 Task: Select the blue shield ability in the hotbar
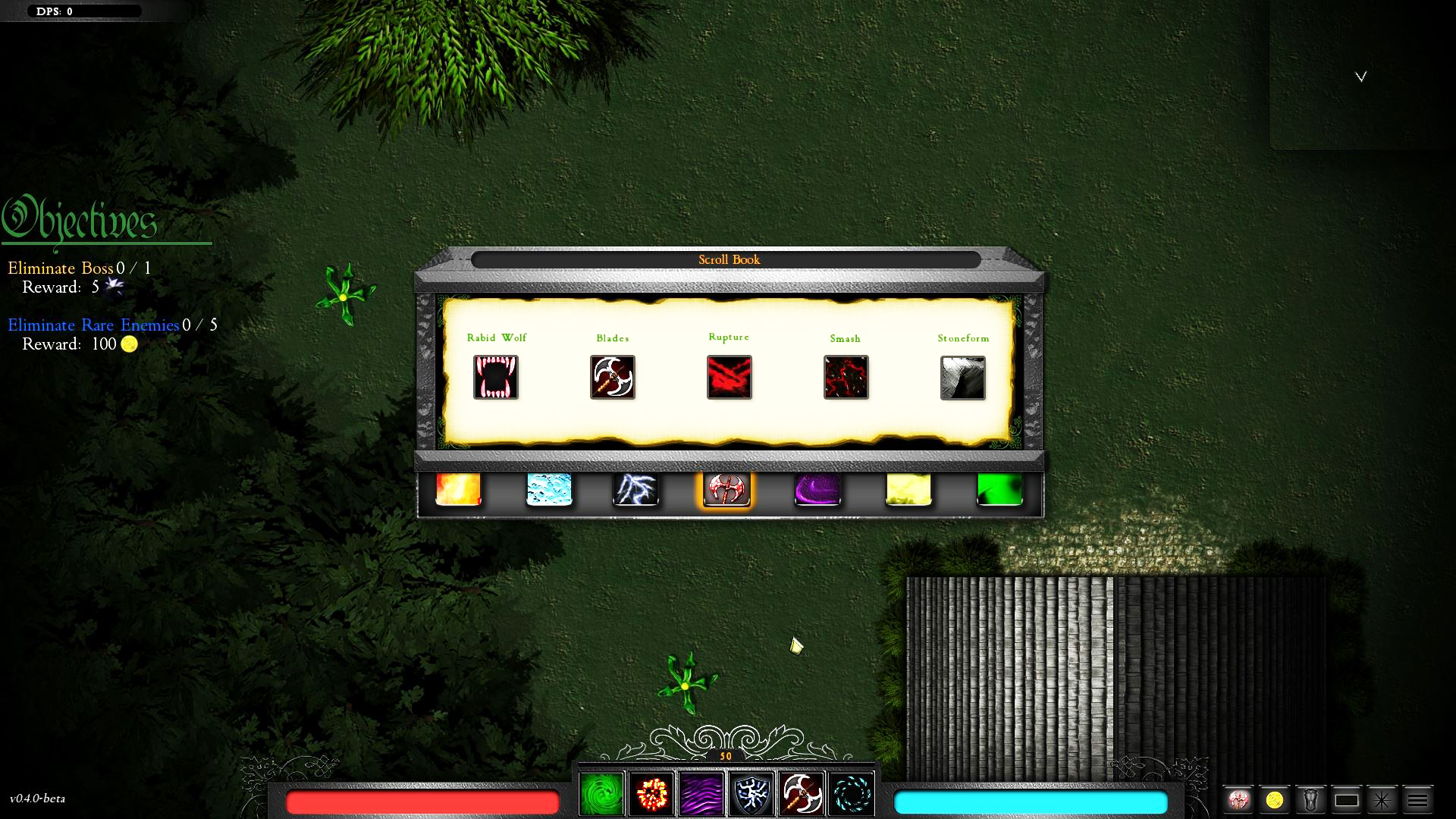(751, 793)
